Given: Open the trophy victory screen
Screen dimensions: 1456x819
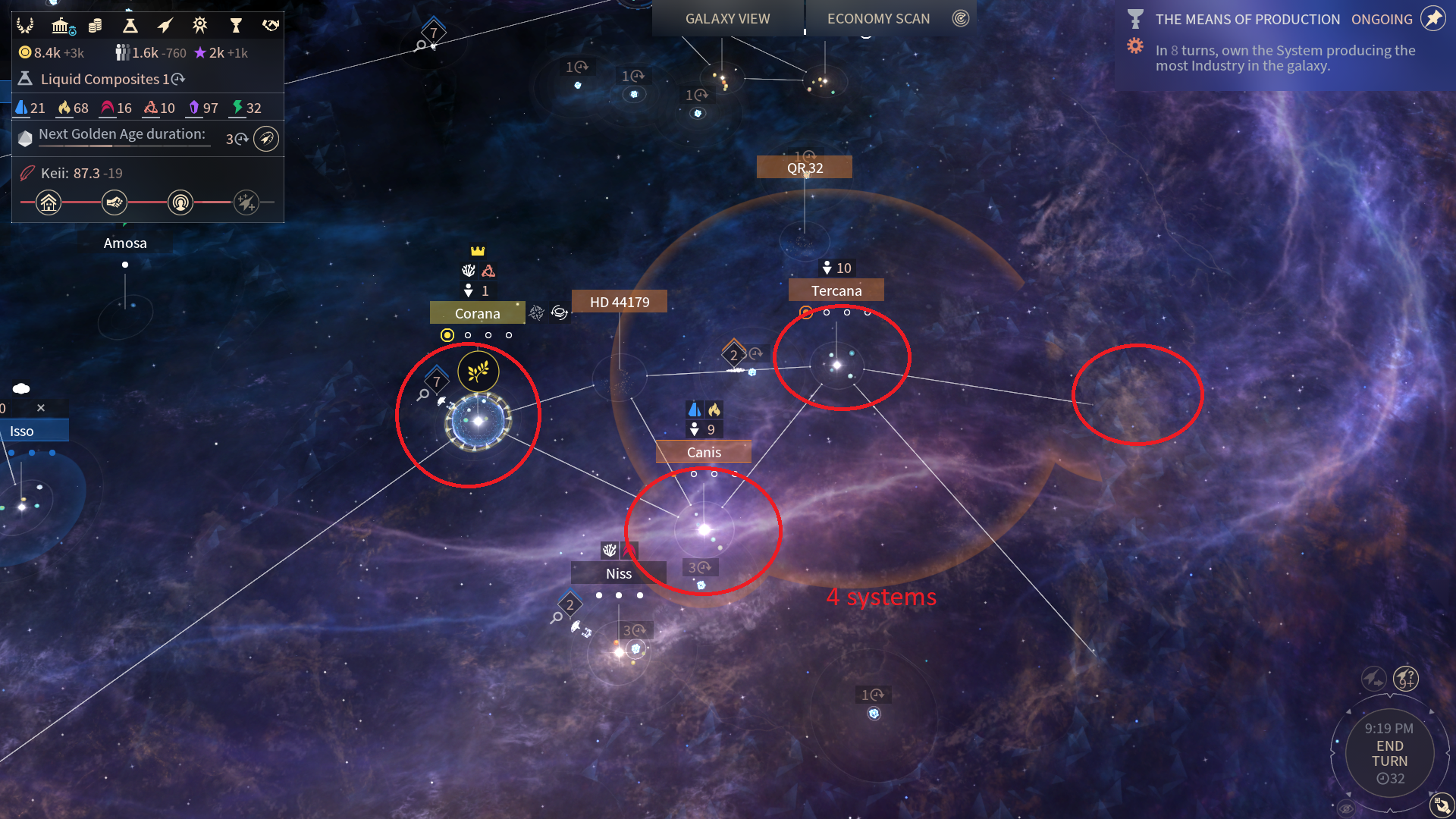Looking at the screenshot, I should [x=236, y=26].
